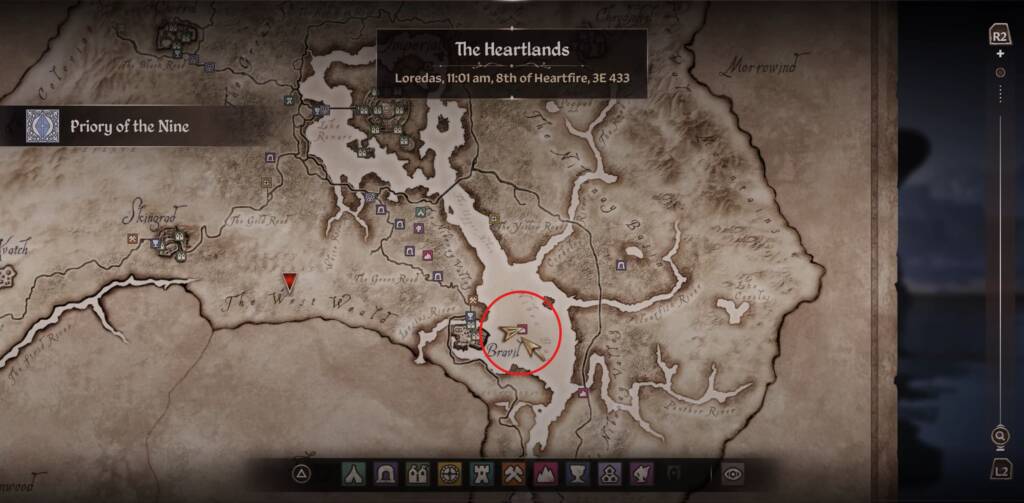Screen dimensions: 1024x503
Task: Adjust the vertical map zoom slider
Action: (999, 74)
